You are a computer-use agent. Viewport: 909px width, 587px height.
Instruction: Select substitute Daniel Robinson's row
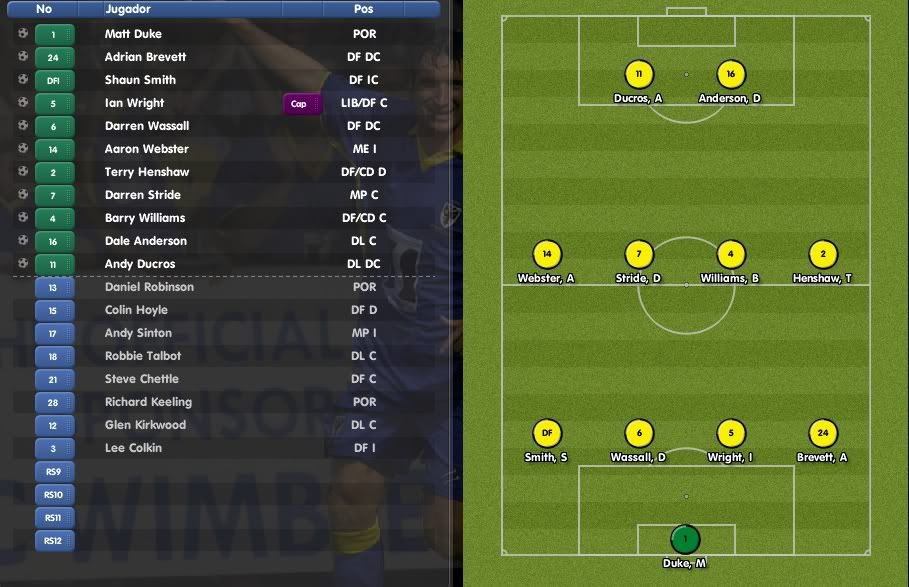point(149,287)
